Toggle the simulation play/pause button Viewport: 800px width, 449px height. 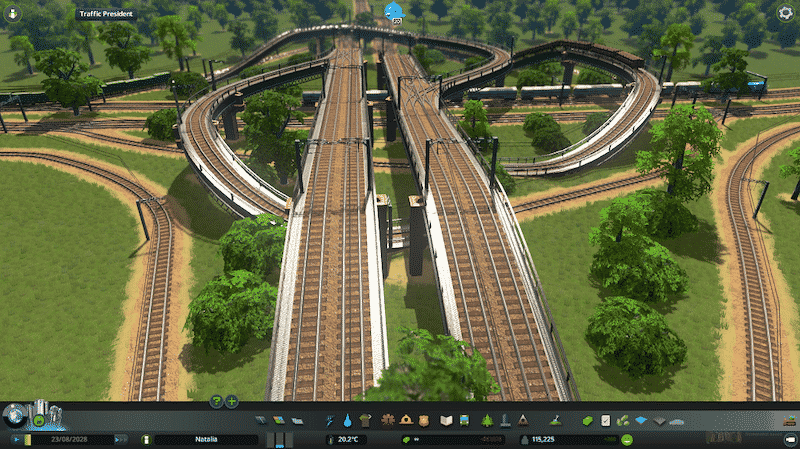click(x=17, y=439)
